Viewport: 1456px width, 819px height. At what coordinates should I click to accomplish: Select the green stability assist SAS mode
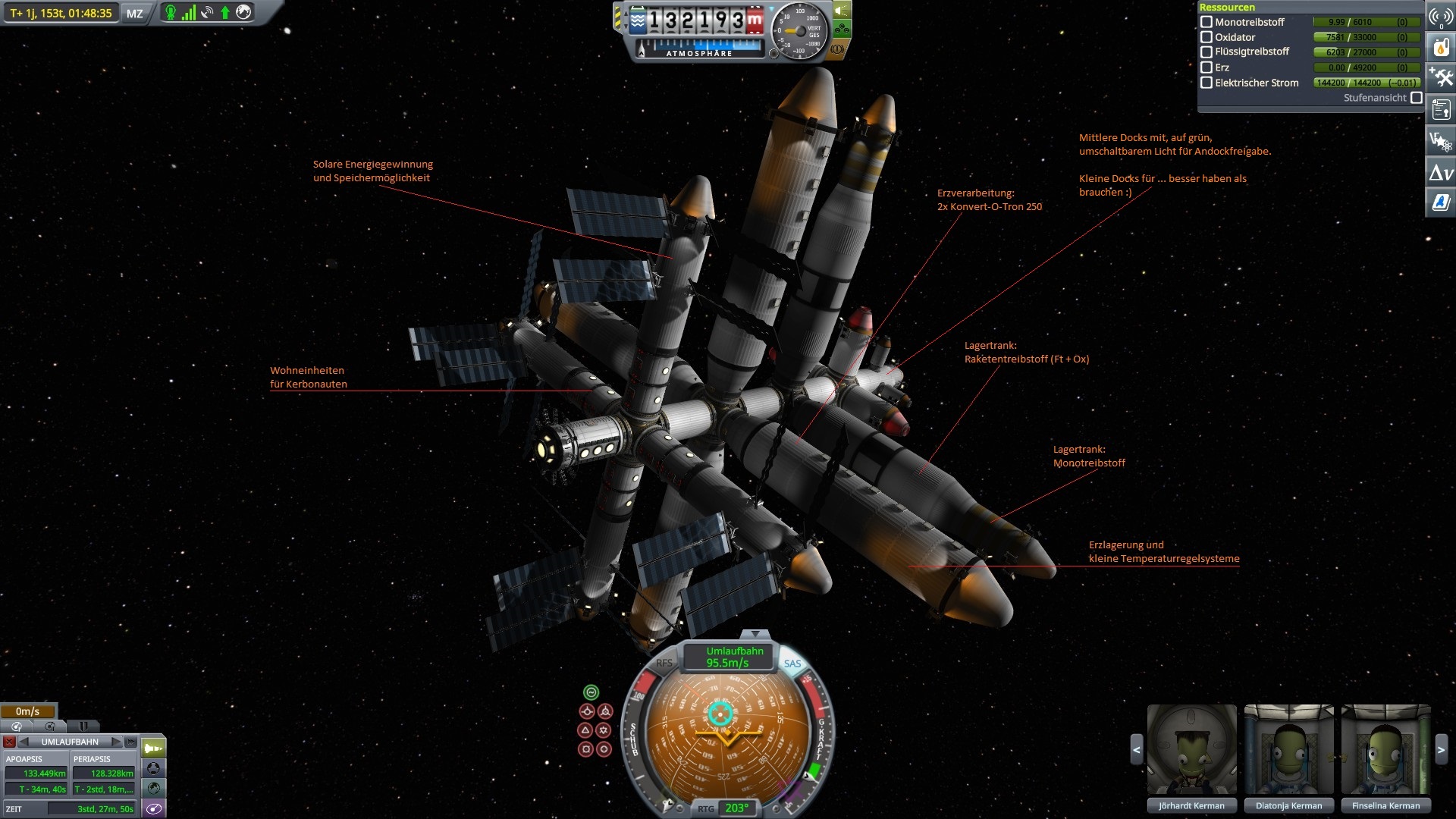[591, 692]
